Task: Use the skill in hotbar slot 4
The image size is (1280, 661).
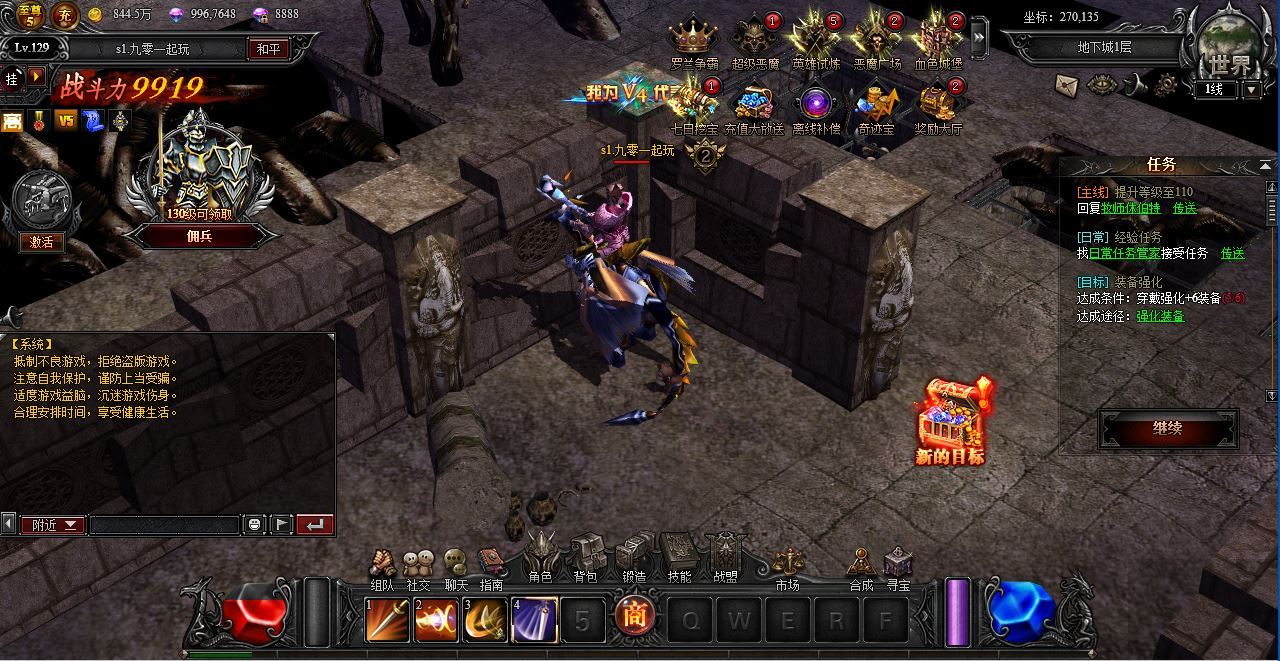Action: point(534,620)
